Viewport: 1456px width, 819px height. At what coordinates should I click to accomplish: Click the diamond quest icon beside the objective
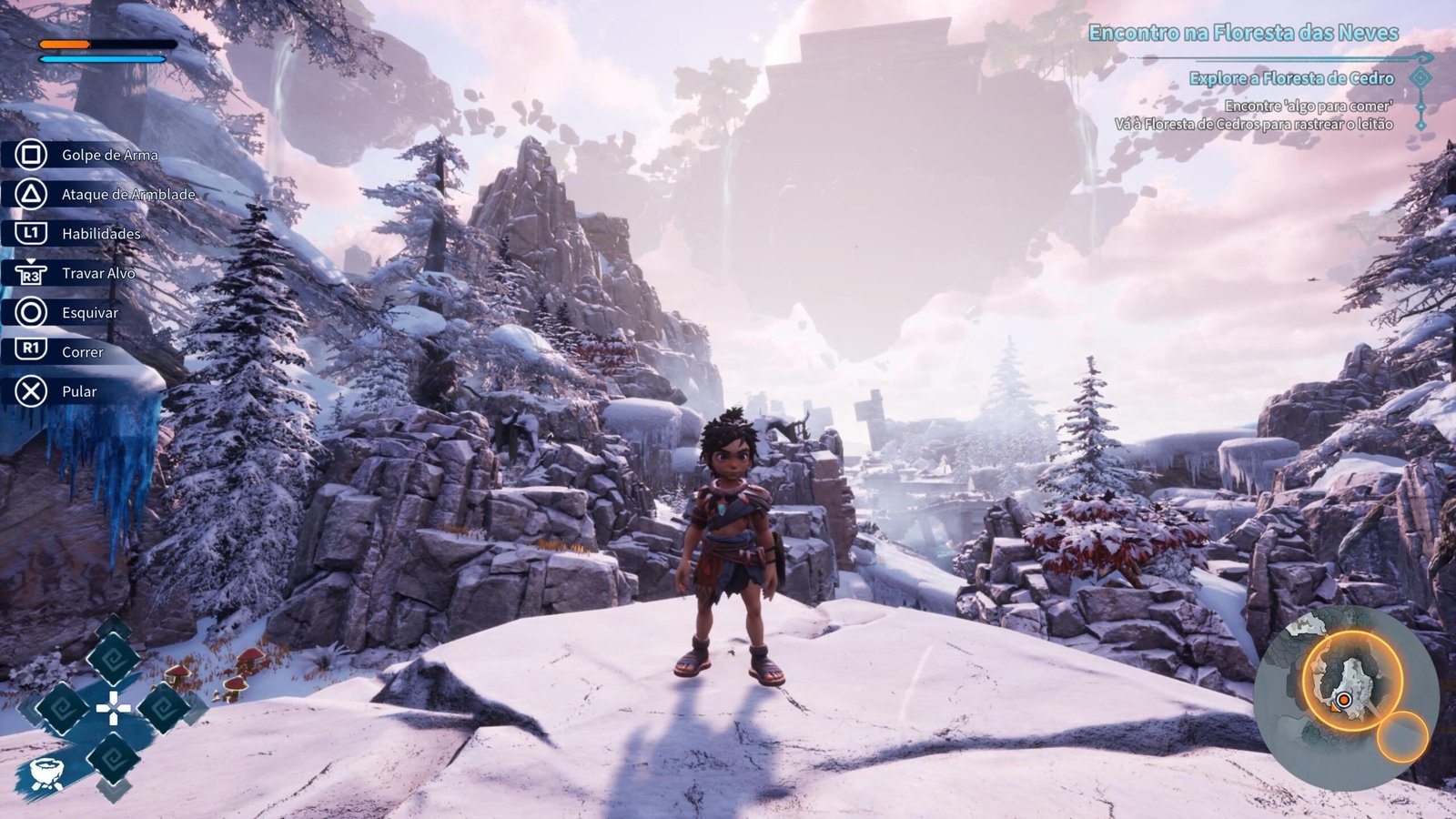(1421, 78)
